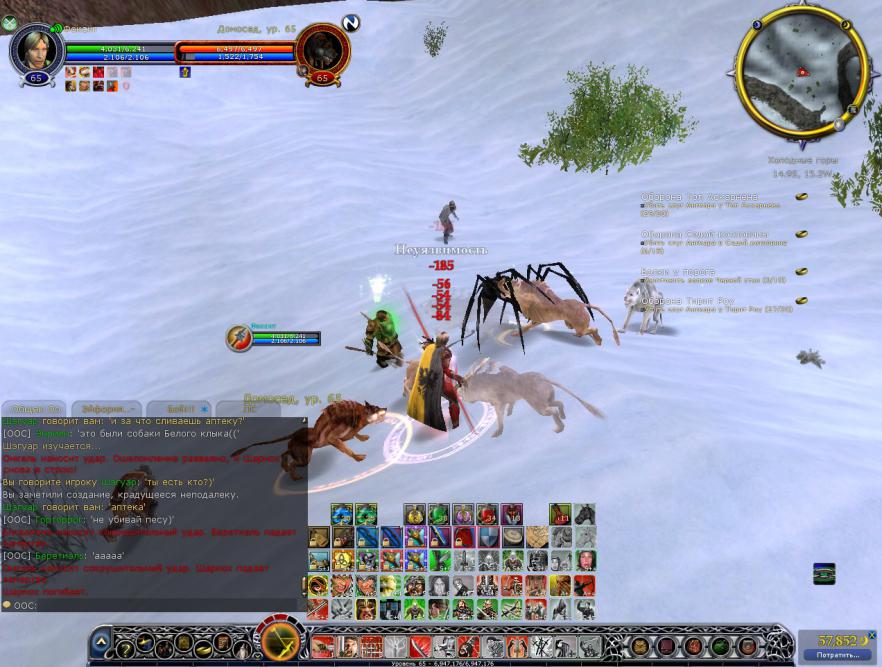Click the 'Потратить...' store button
Viewport: 882px width, 667px height.
[838, 655]
